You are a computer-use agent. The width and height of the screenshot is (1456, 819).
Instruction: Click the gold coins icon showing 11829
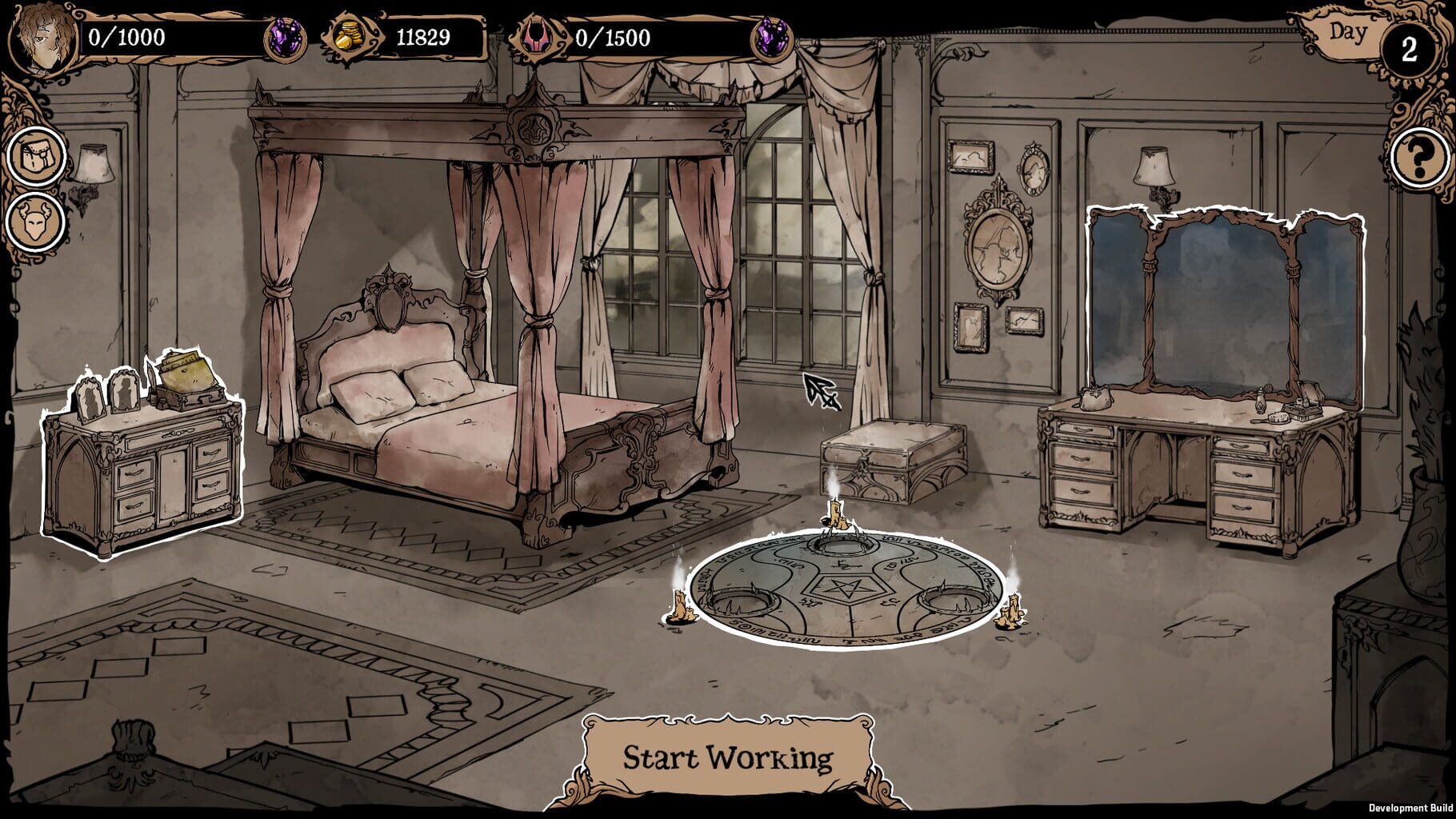(347, 36)
